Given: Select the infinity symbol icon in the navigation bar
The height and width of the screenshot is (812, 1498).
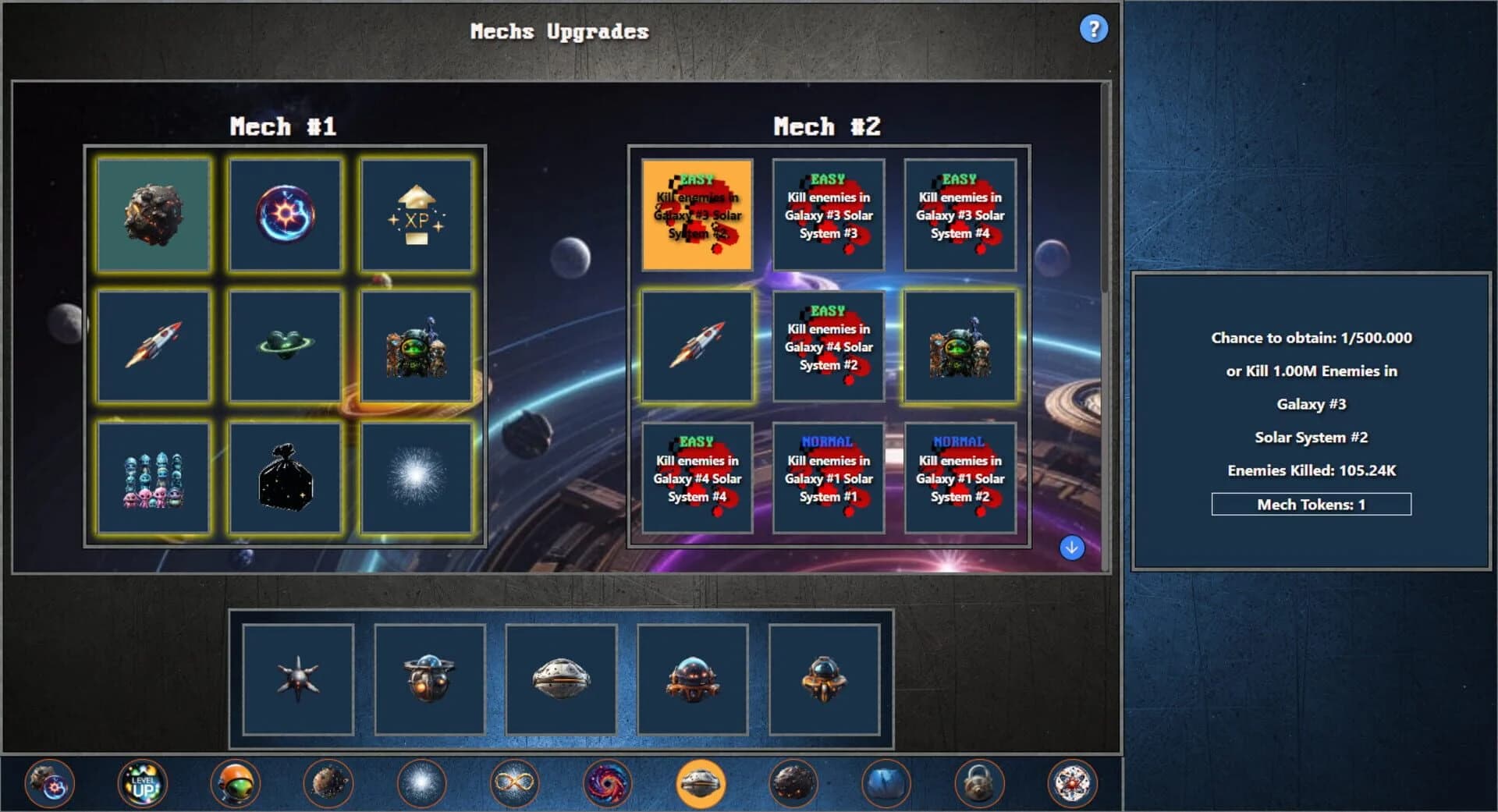Looking at the screenshot, I should pos(515,784).
